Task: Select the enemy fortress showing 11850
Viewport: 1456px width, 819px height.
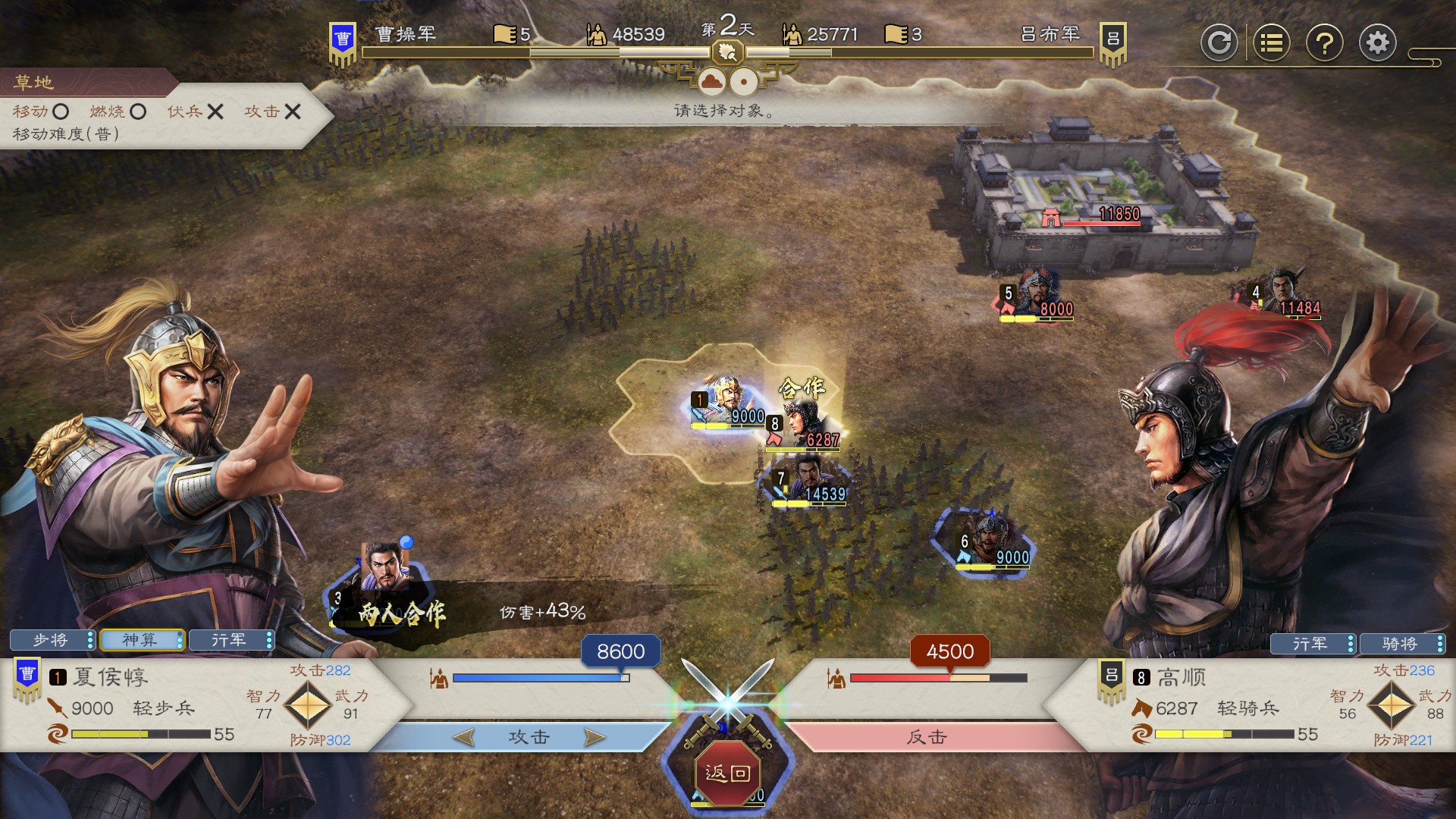Action: tap(1100, 197)
